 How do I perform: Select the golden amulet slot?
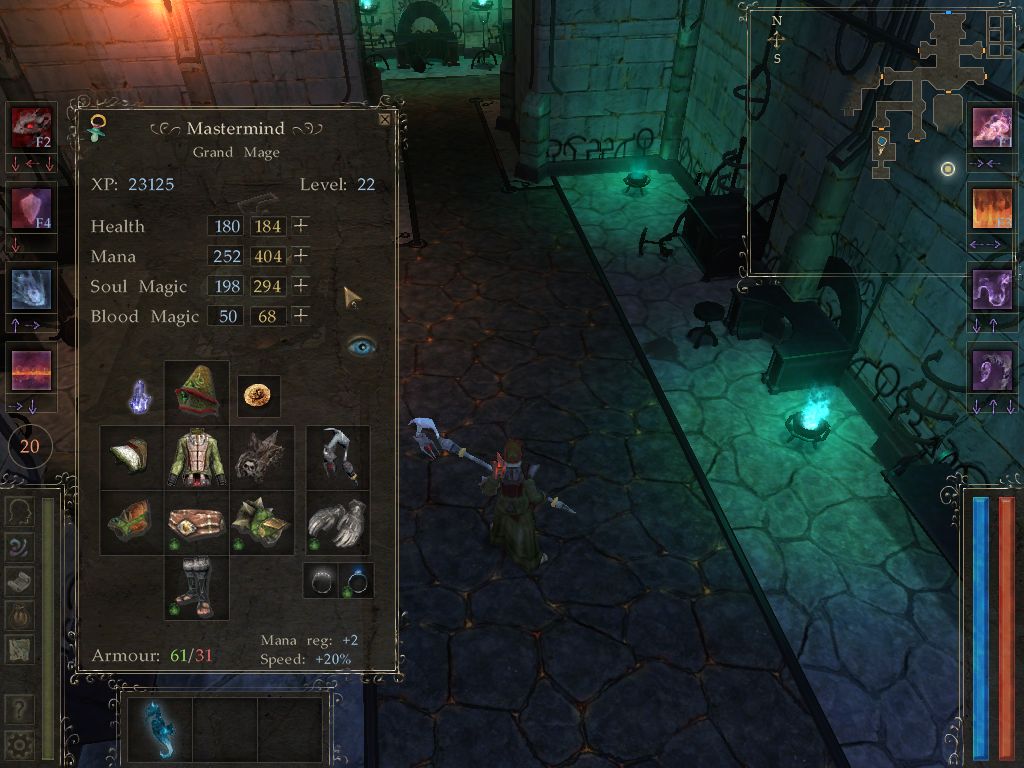(x=259, y=396)
